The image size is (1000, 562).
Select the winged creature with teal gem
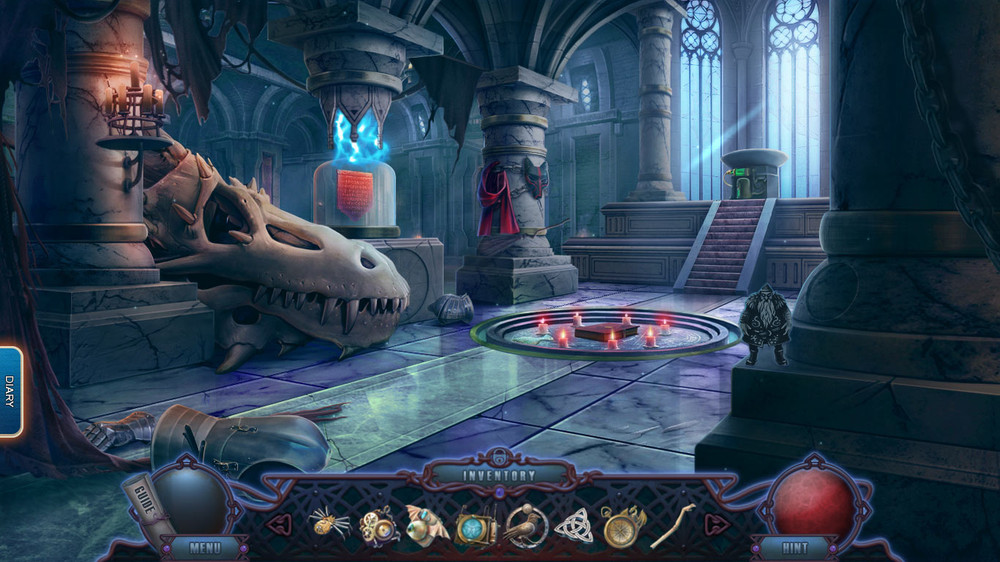(427, 524)
